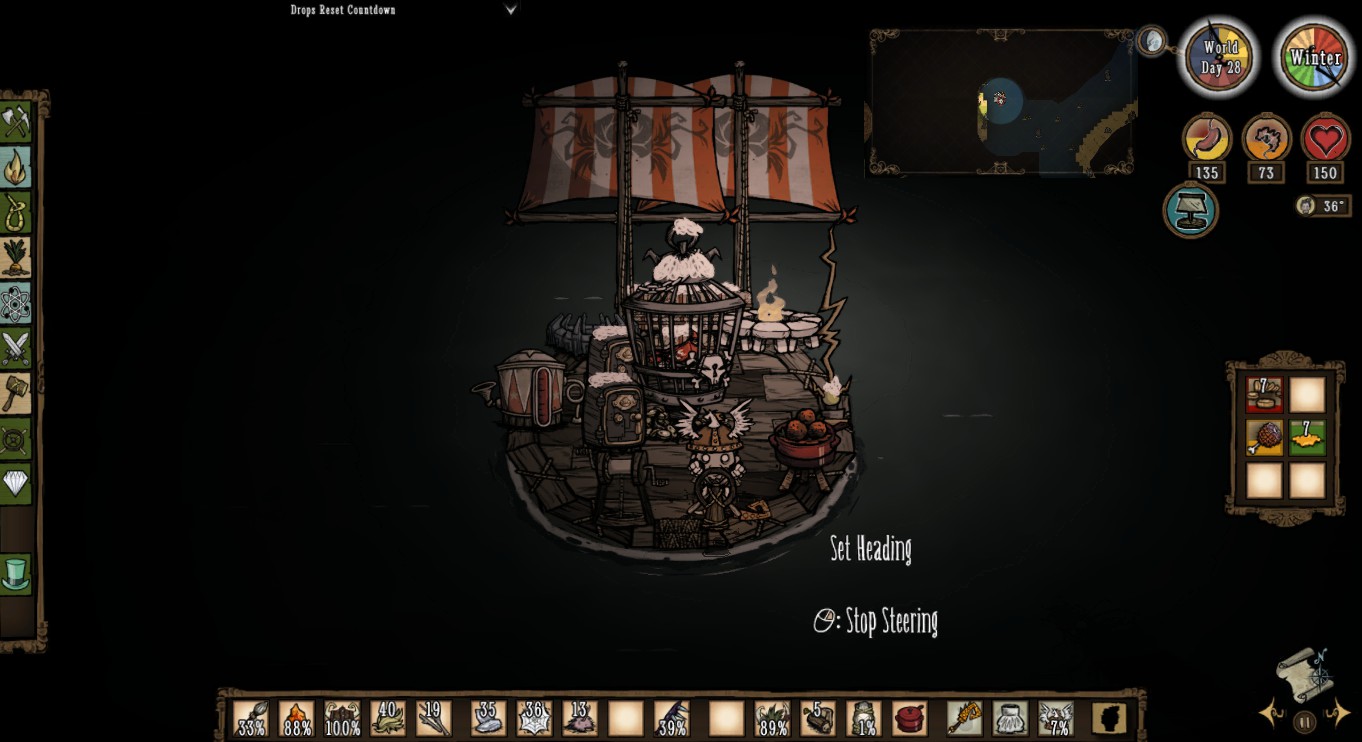Select the red crock pot item
1362x742 pixels.
[909, 718]
